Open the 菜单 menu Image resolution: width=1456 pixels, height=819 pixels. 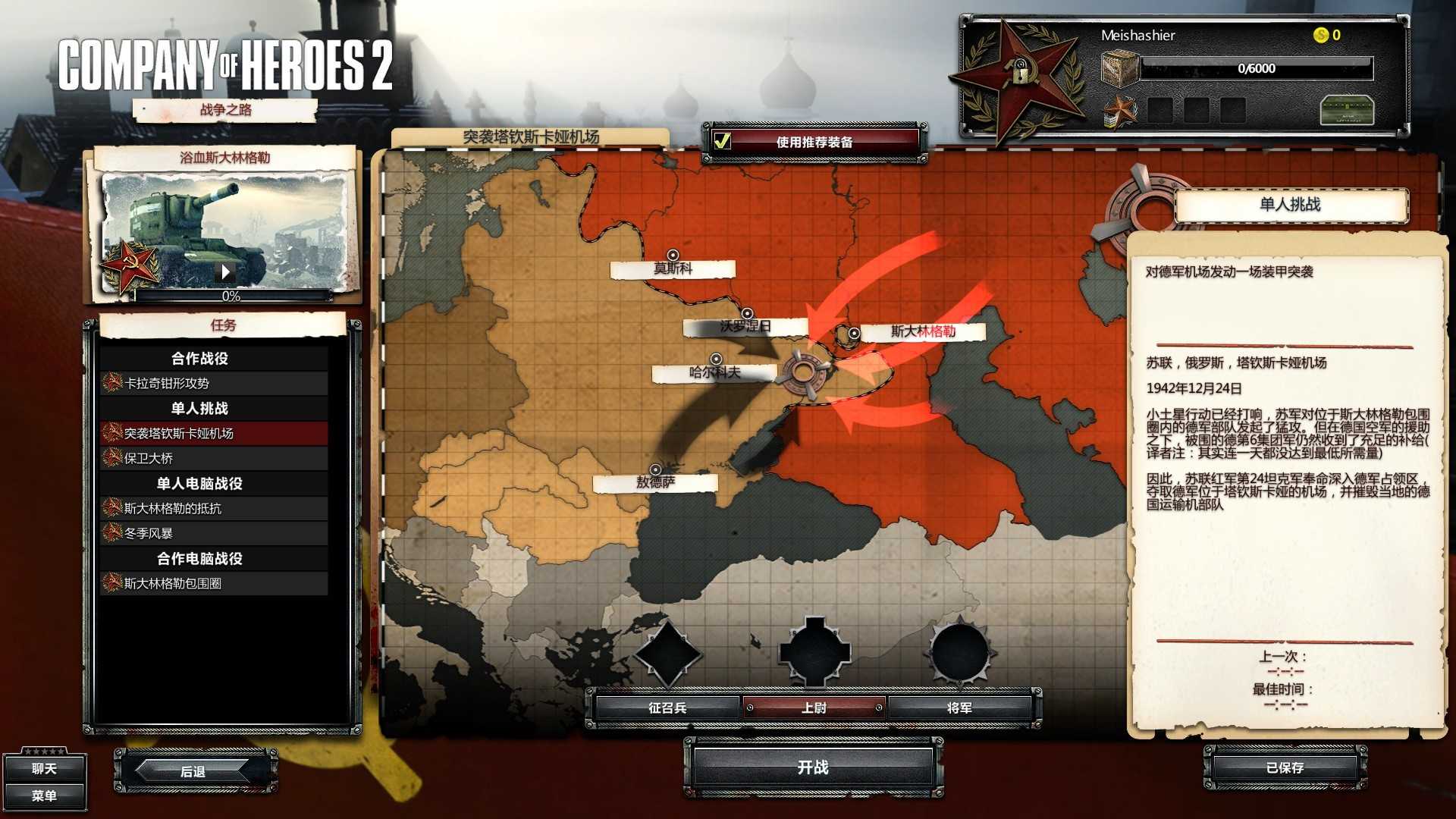click(44, 795)
